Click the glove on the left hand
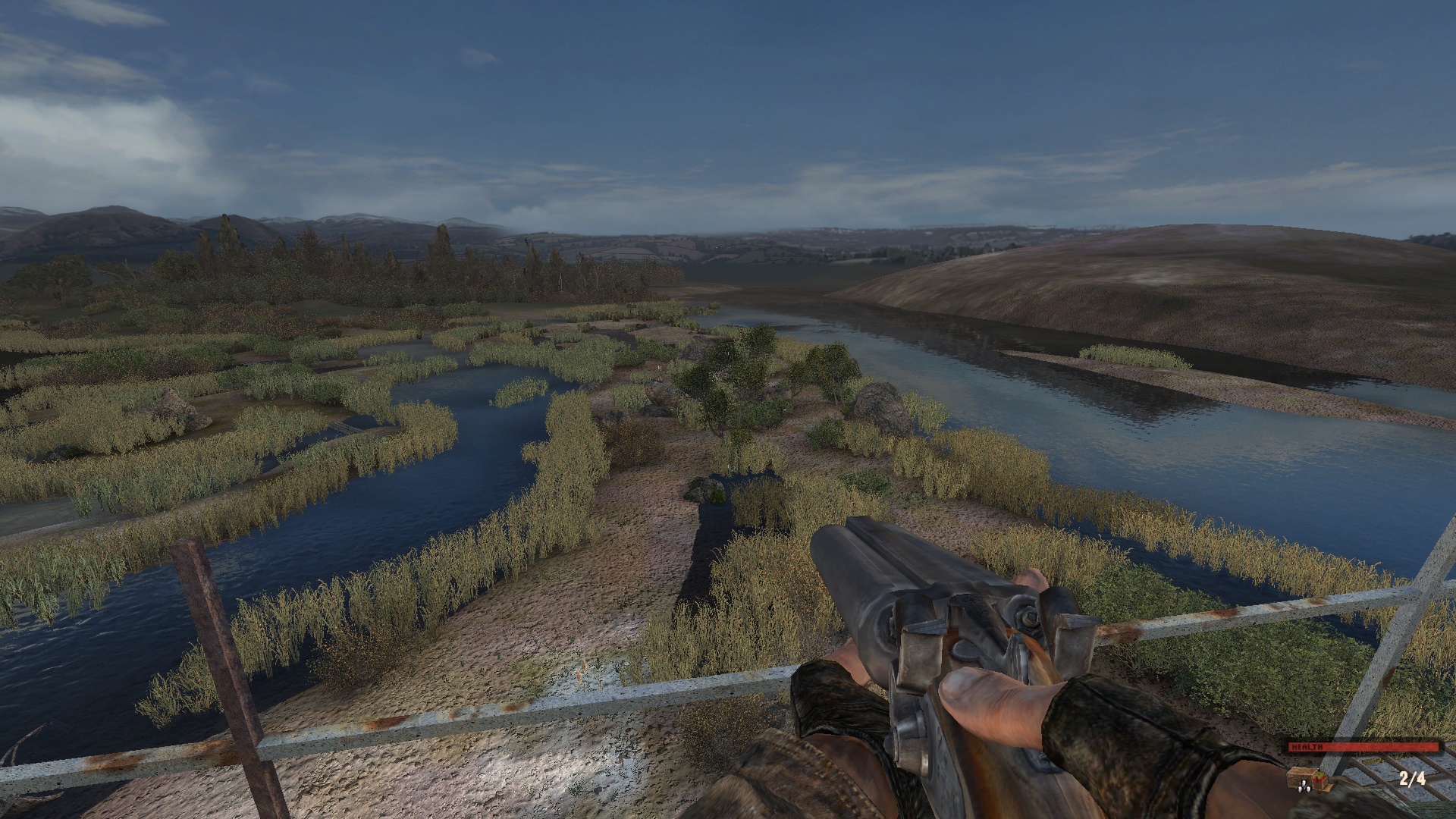Screen dimensions: 1456x819 834,705
